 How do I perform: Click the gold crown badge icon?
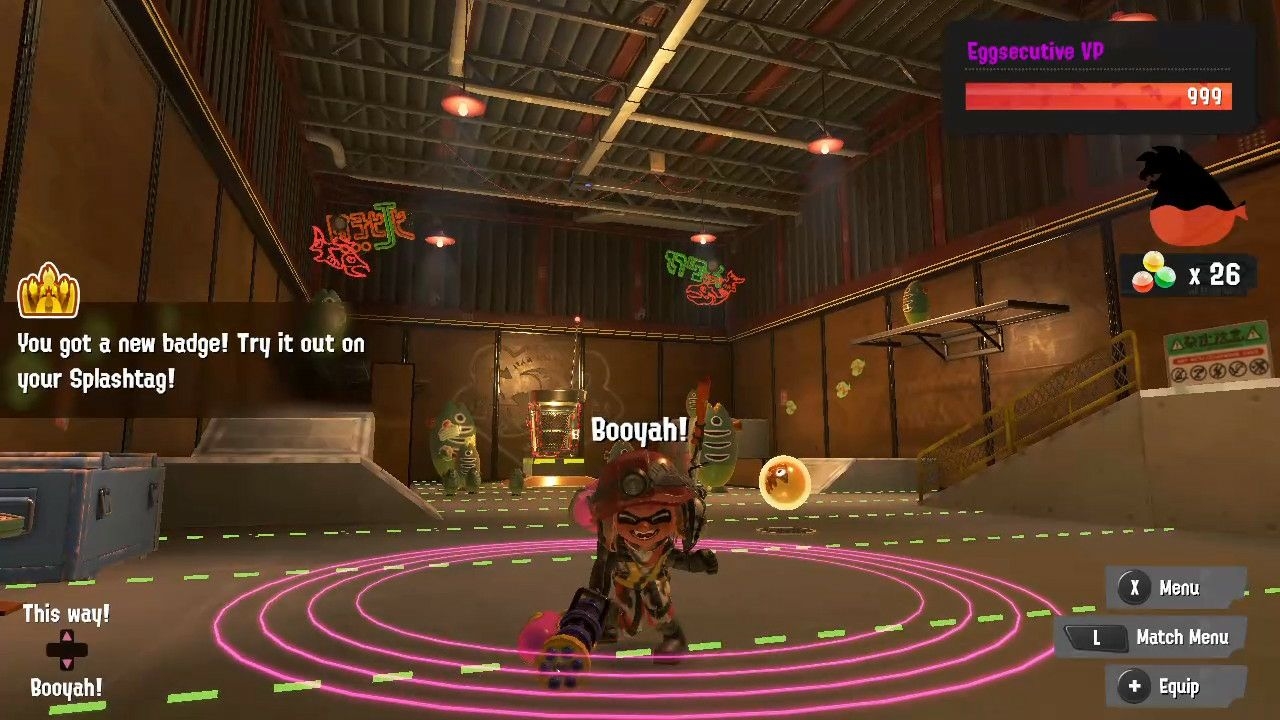click(48, 291)
